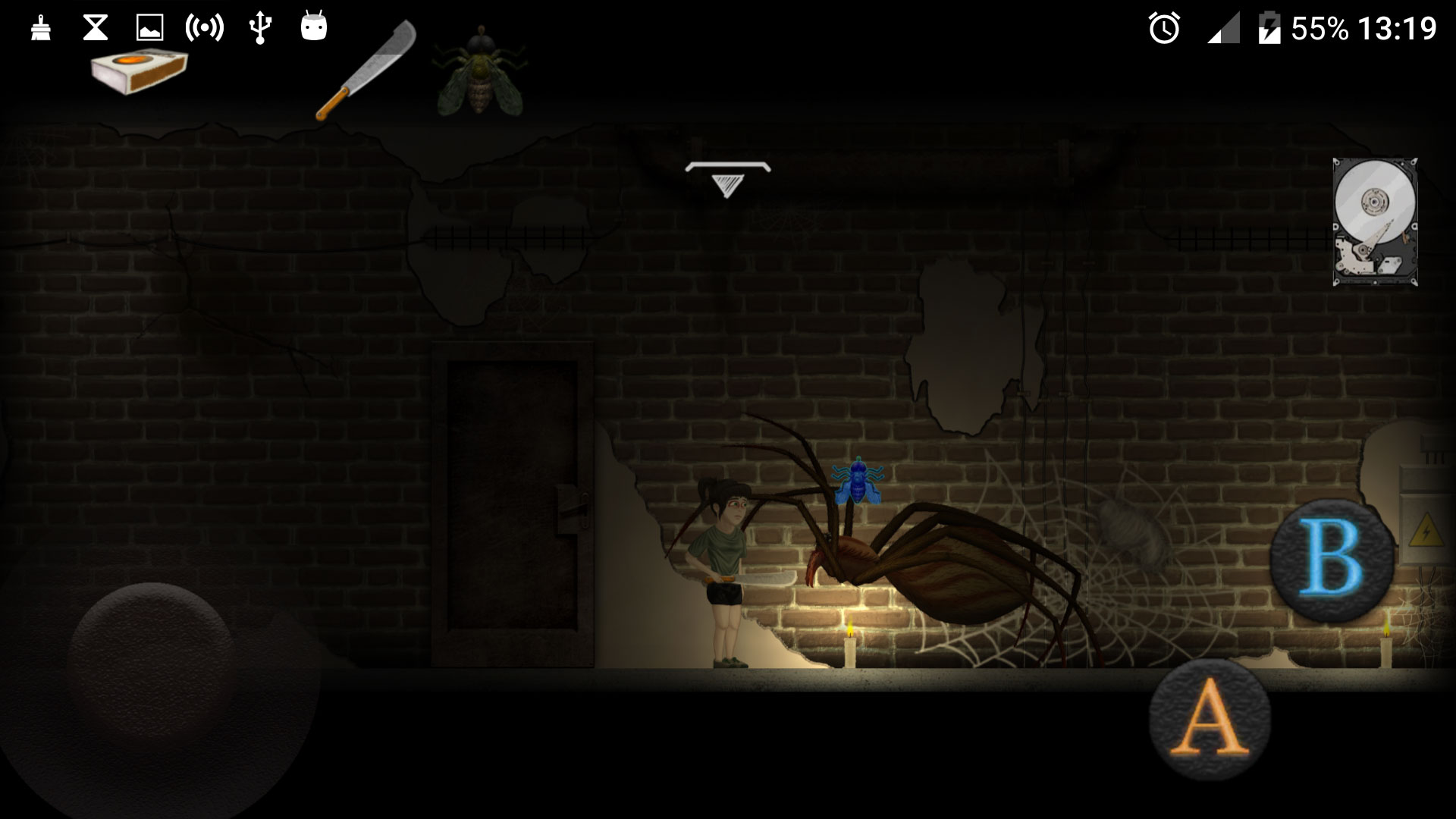The height and width of the screenshot is (819, 1456).
Task: Tap the alarm clock status icon
Action: click(x=1163, y=29)
